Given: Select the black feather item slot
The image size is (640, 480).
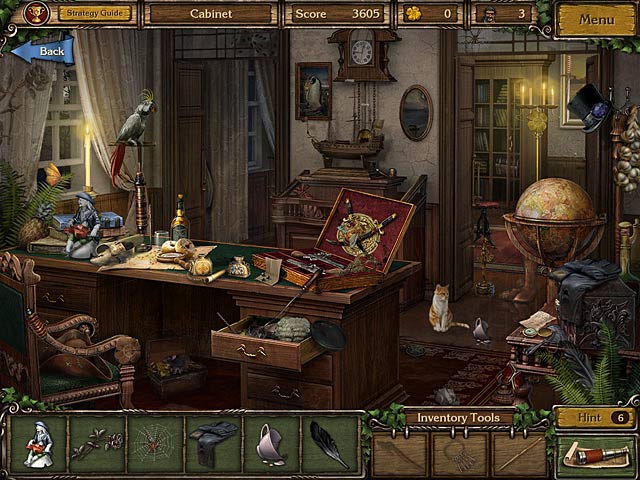Looking at the screenshot, I should pos(329,444).
